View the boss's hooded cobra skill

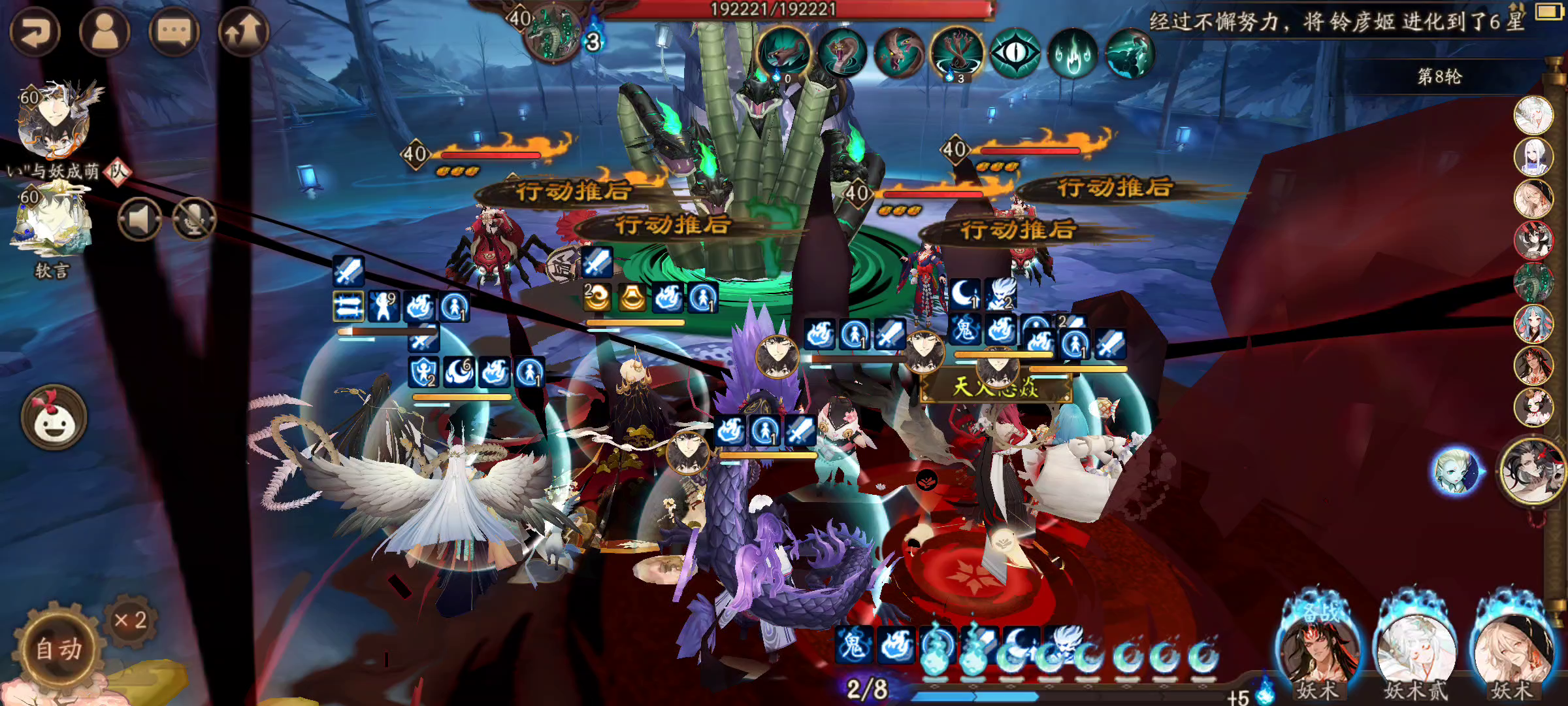click(841, 54)
